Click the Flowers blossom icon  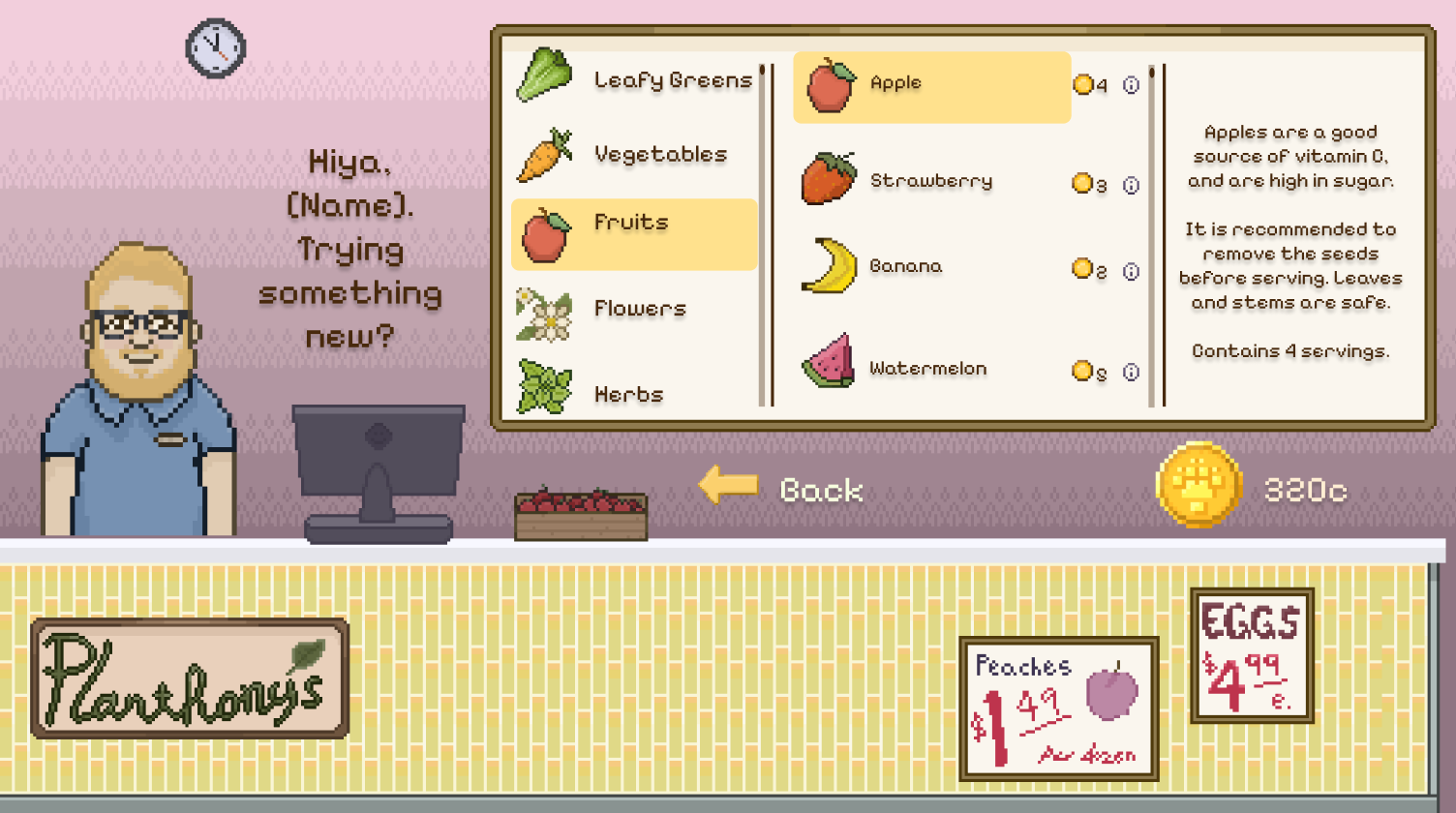click(x=542, y=309)
